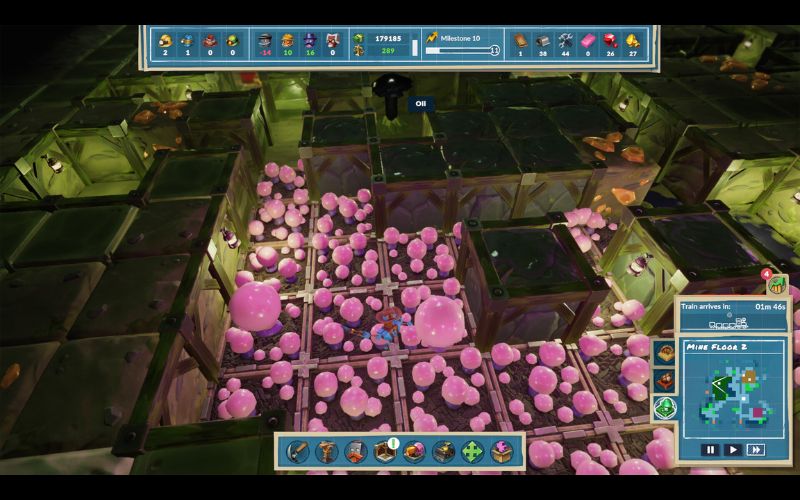Open the wooden signpost tool

(x=326, y=452)
